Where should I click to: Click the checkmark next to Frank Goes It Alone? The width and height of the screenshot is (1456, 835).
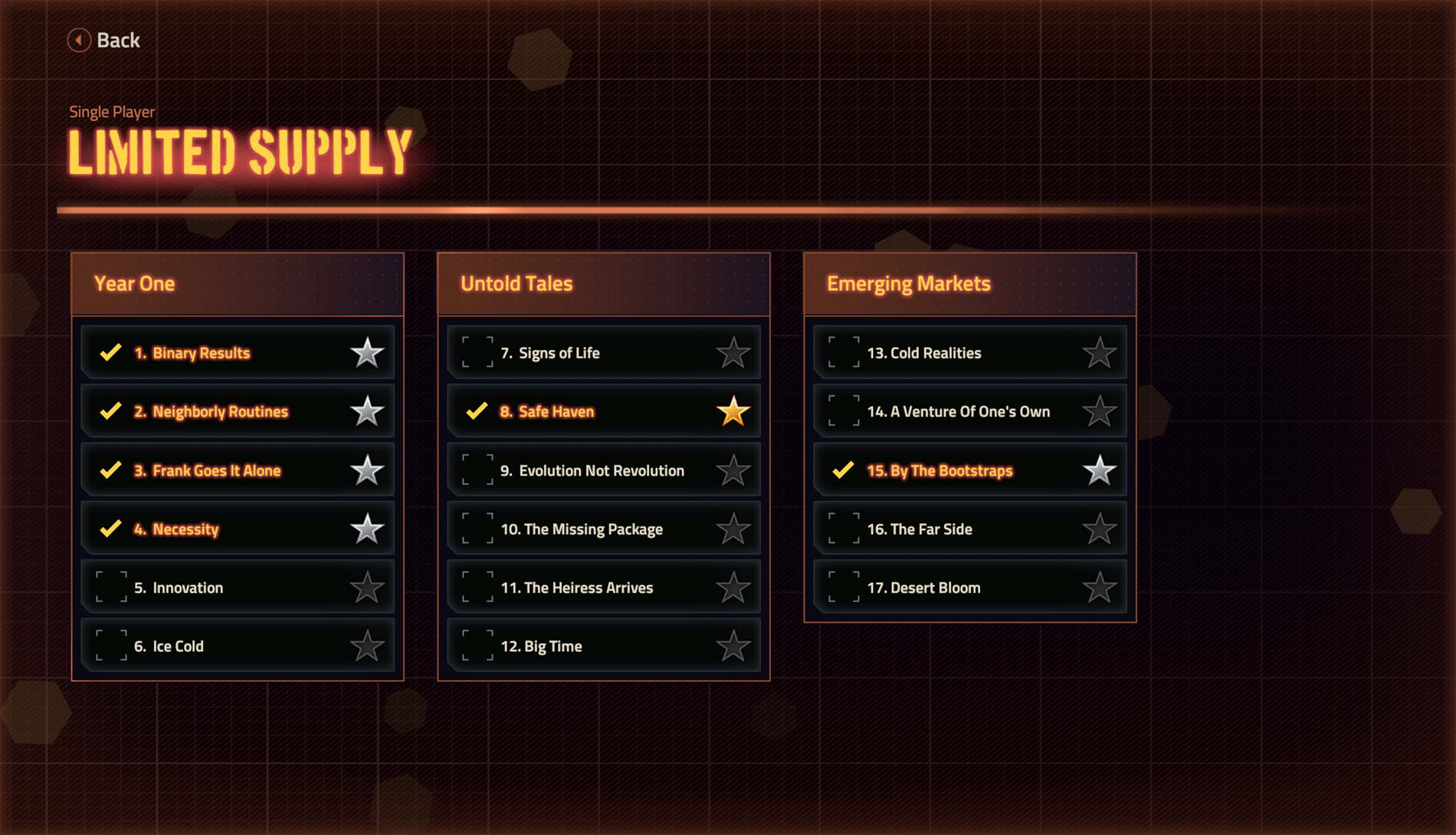[x=109, y=470]
